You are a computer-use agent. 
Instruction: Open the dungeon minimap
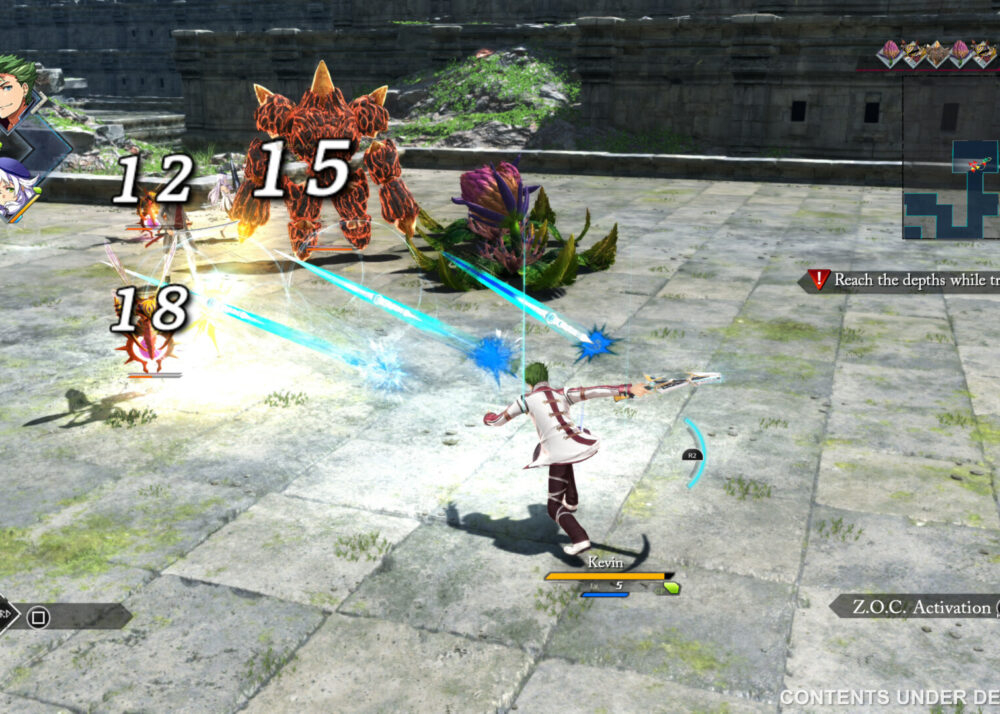click(950, 188)
